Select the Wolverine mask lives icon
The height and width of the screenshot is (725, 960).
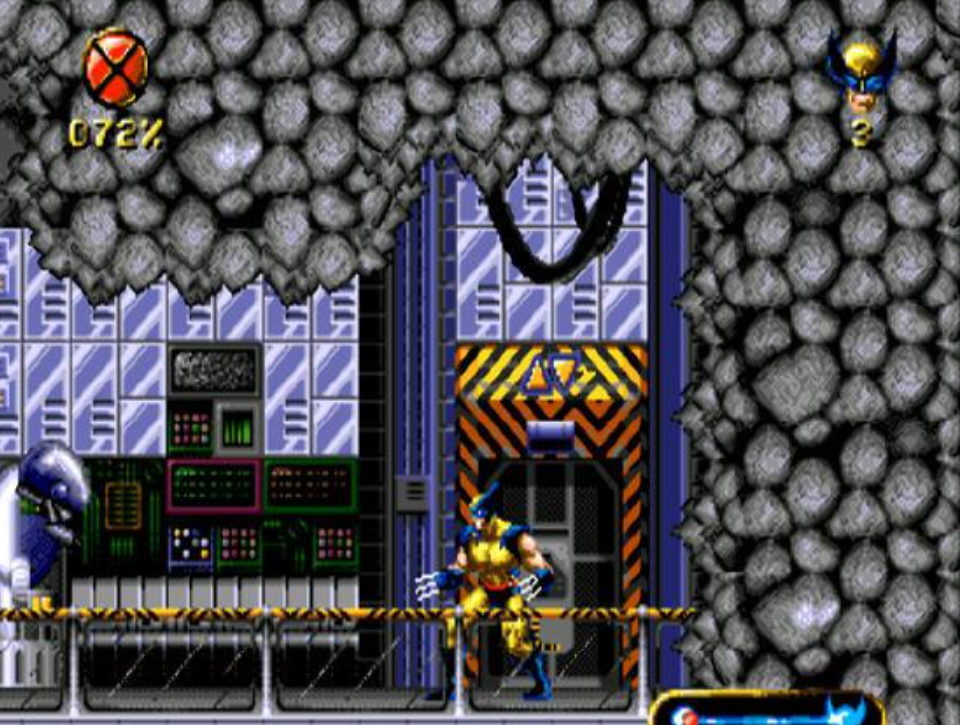click(861, 73)
